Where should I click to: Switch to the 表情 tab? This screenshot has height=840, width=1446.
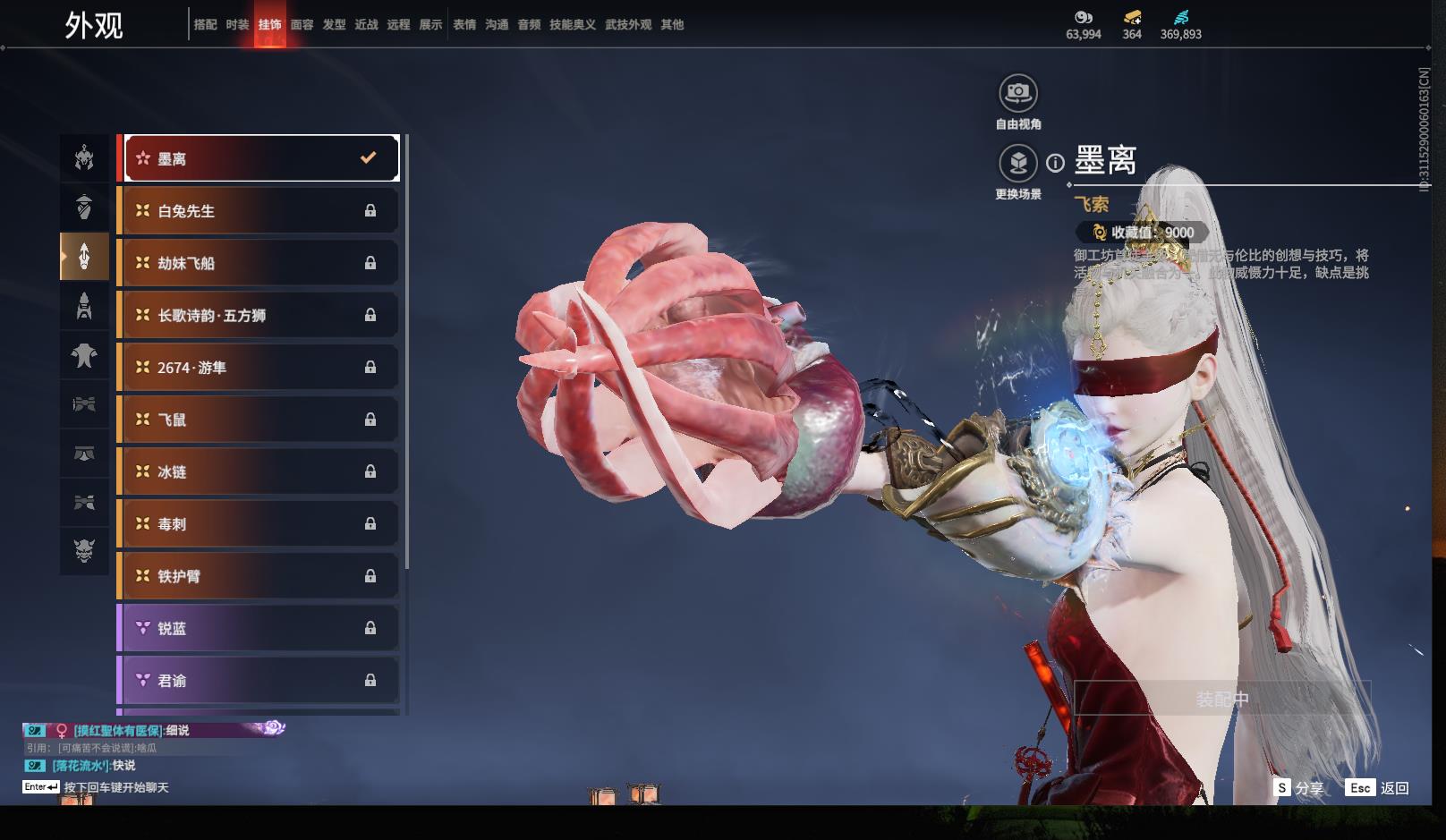[464, 25]
